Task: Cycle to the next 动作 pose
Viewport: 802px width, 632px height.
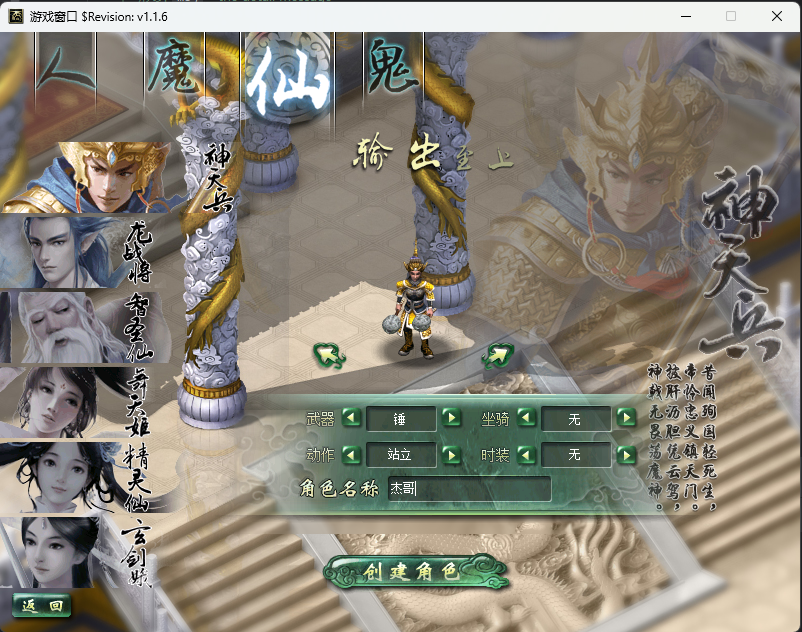Action: (x=451, y=455)
